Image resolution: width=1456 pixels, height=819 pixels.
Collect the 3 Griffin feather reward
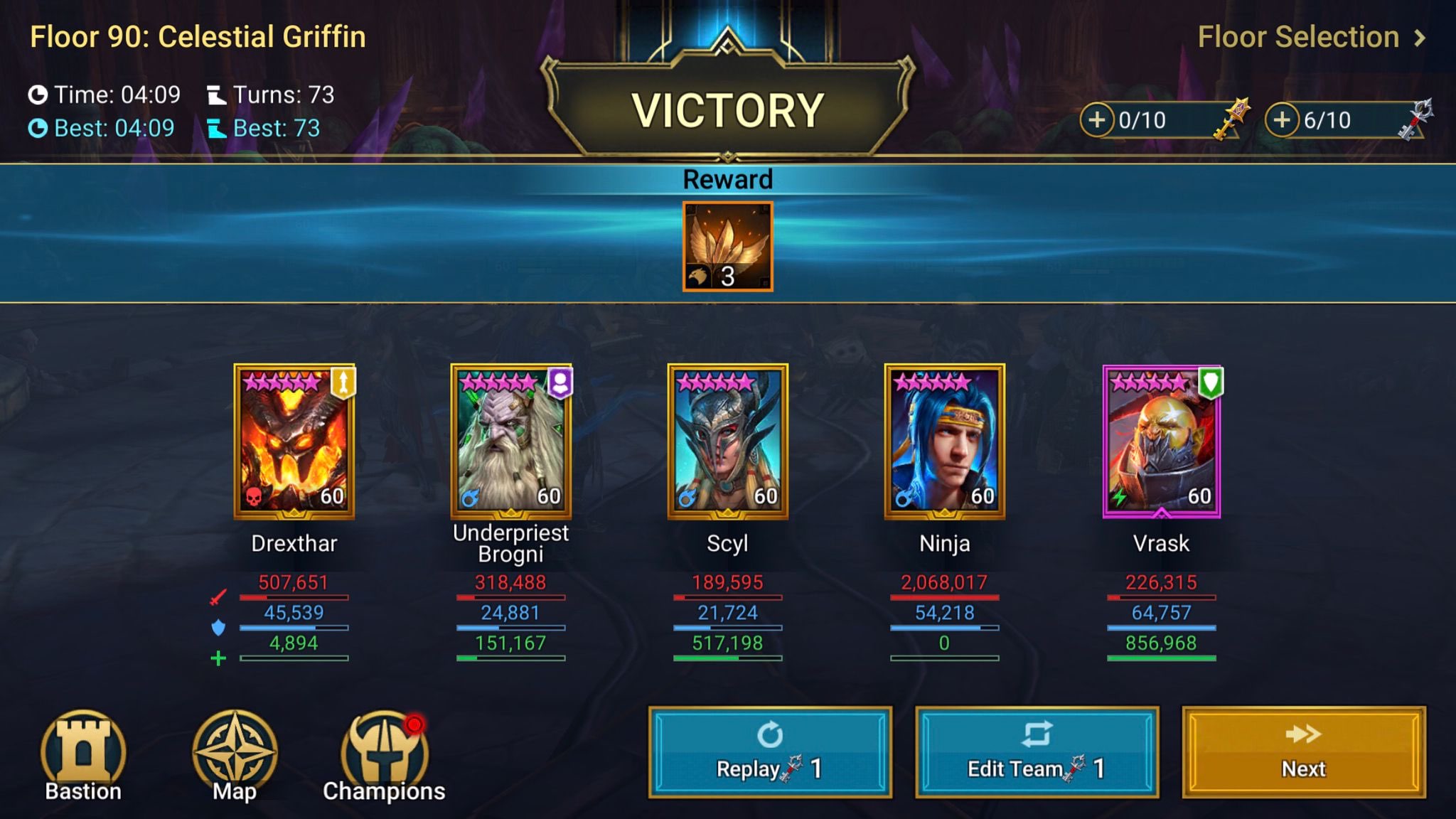pos(727,245)
